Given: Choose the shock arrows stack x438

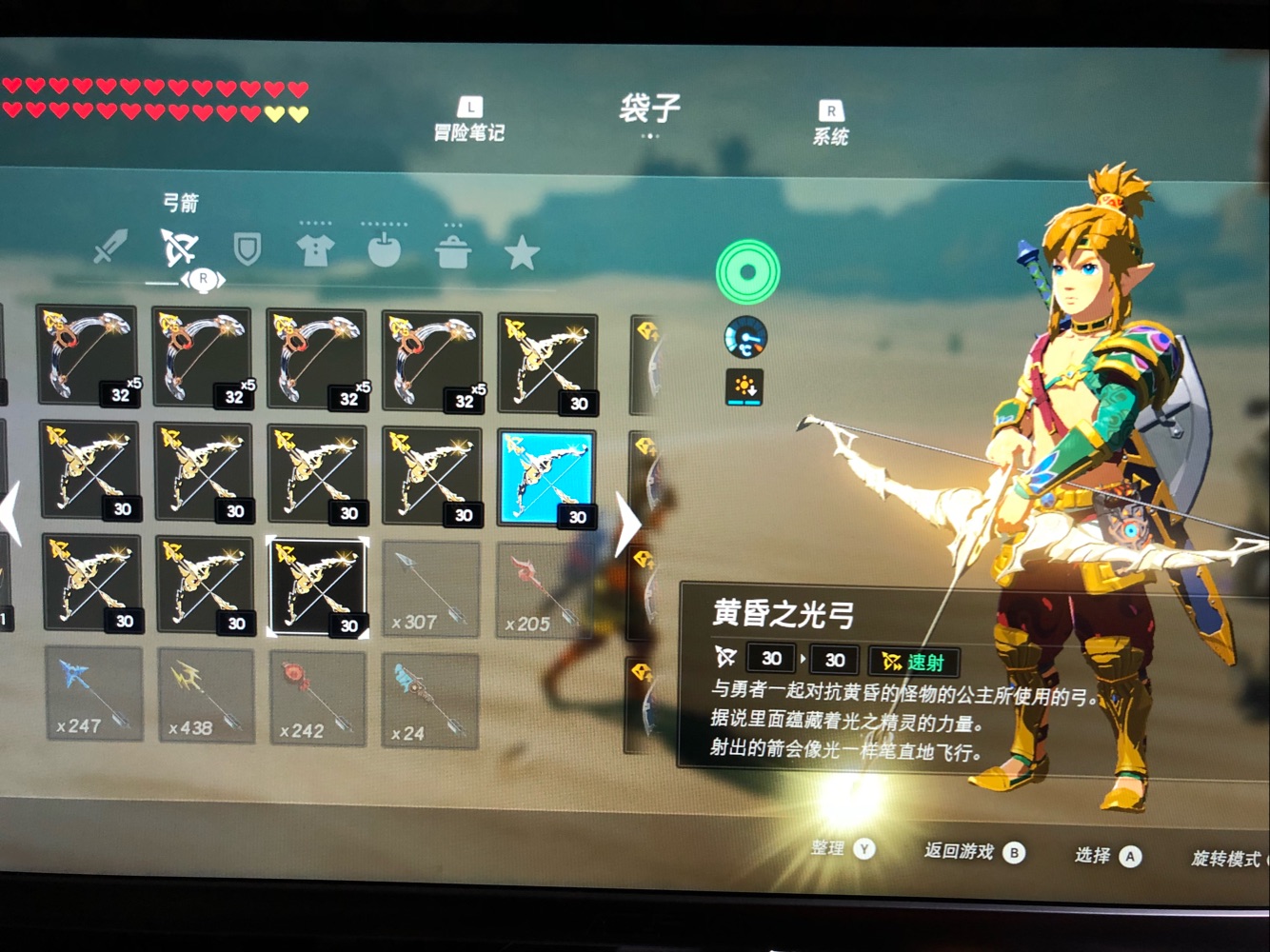Looking at the screenshot, I should pyautogui.click(x=206, y=698).
